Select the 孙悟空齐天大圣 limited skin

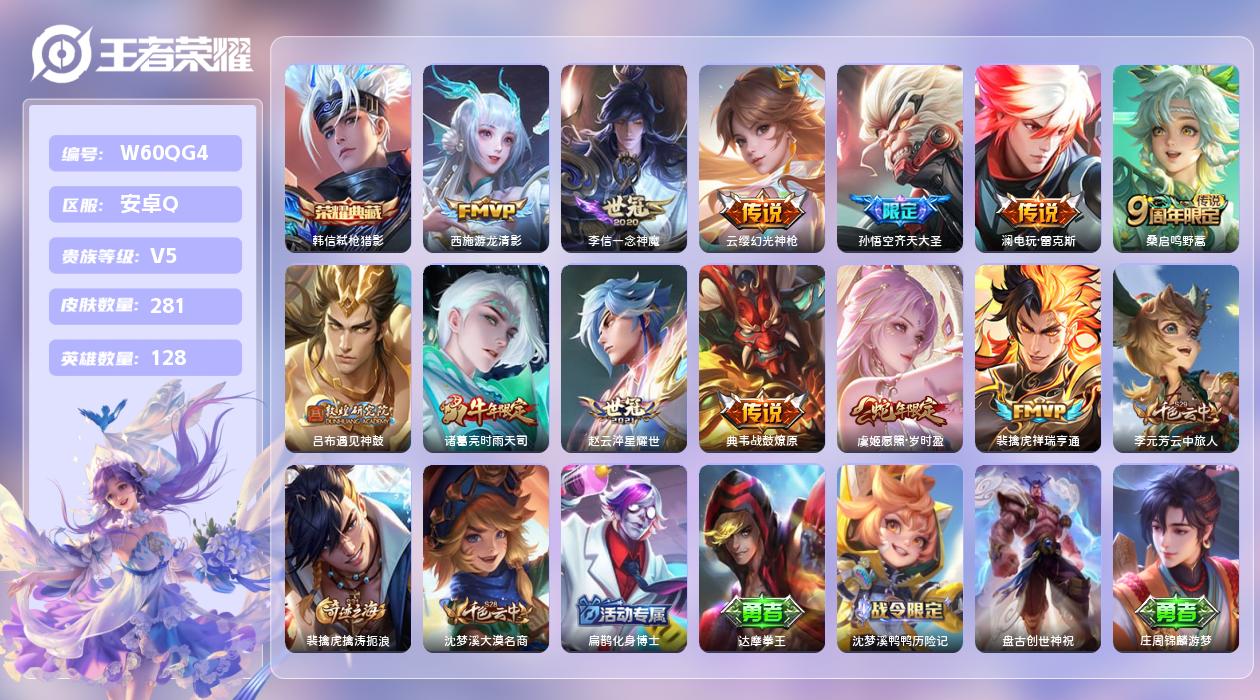pyautogui.click(x=900, y=158)
